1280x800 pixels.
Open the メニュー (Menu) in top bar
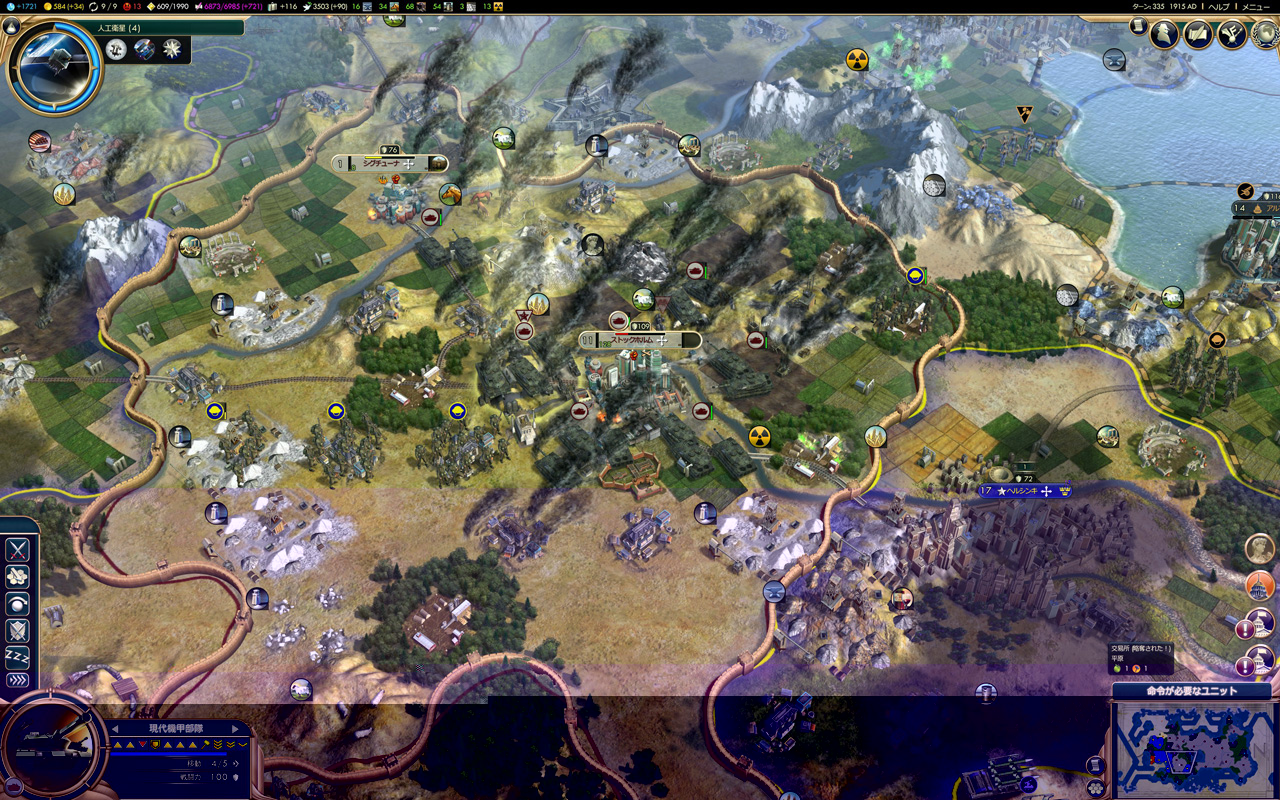tap(1256, 6)
